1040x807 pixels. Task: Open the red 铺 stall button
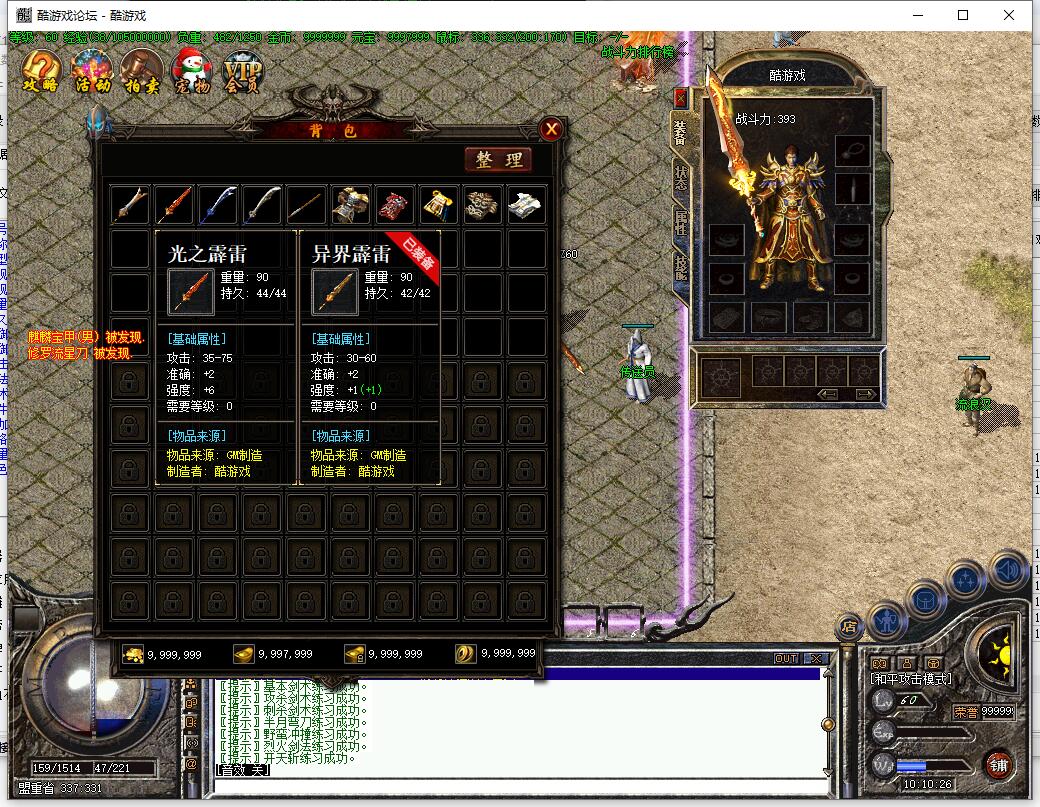[x=997, y=765]
